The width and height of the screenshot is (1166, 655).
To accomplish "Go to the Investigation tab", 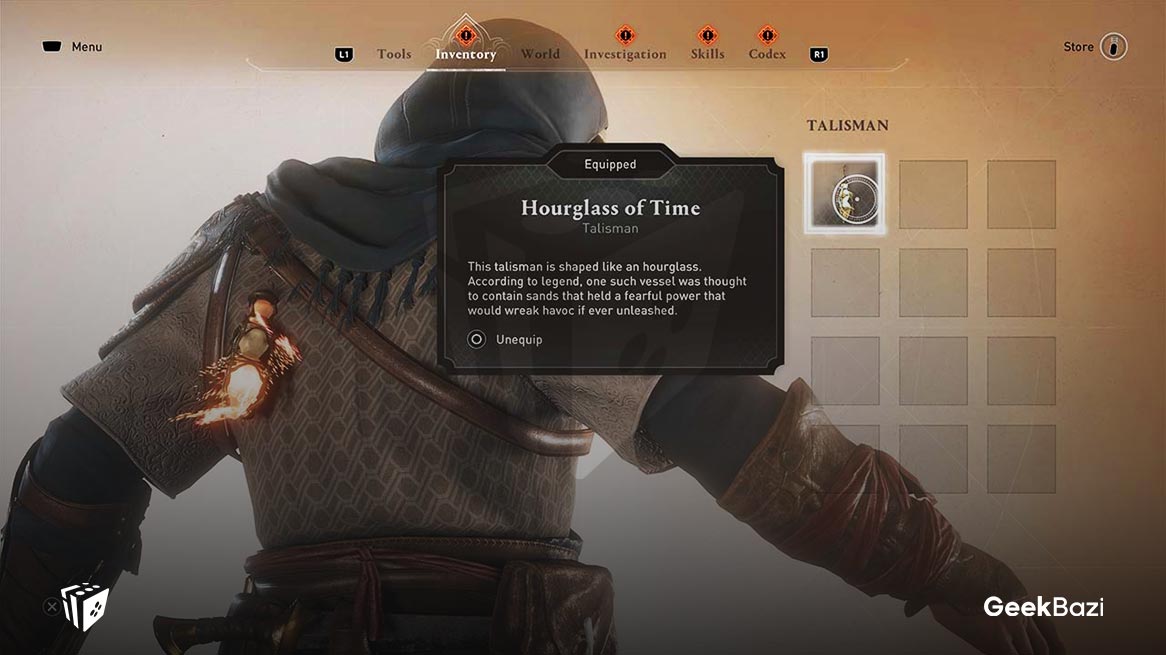I will [625, 54].
